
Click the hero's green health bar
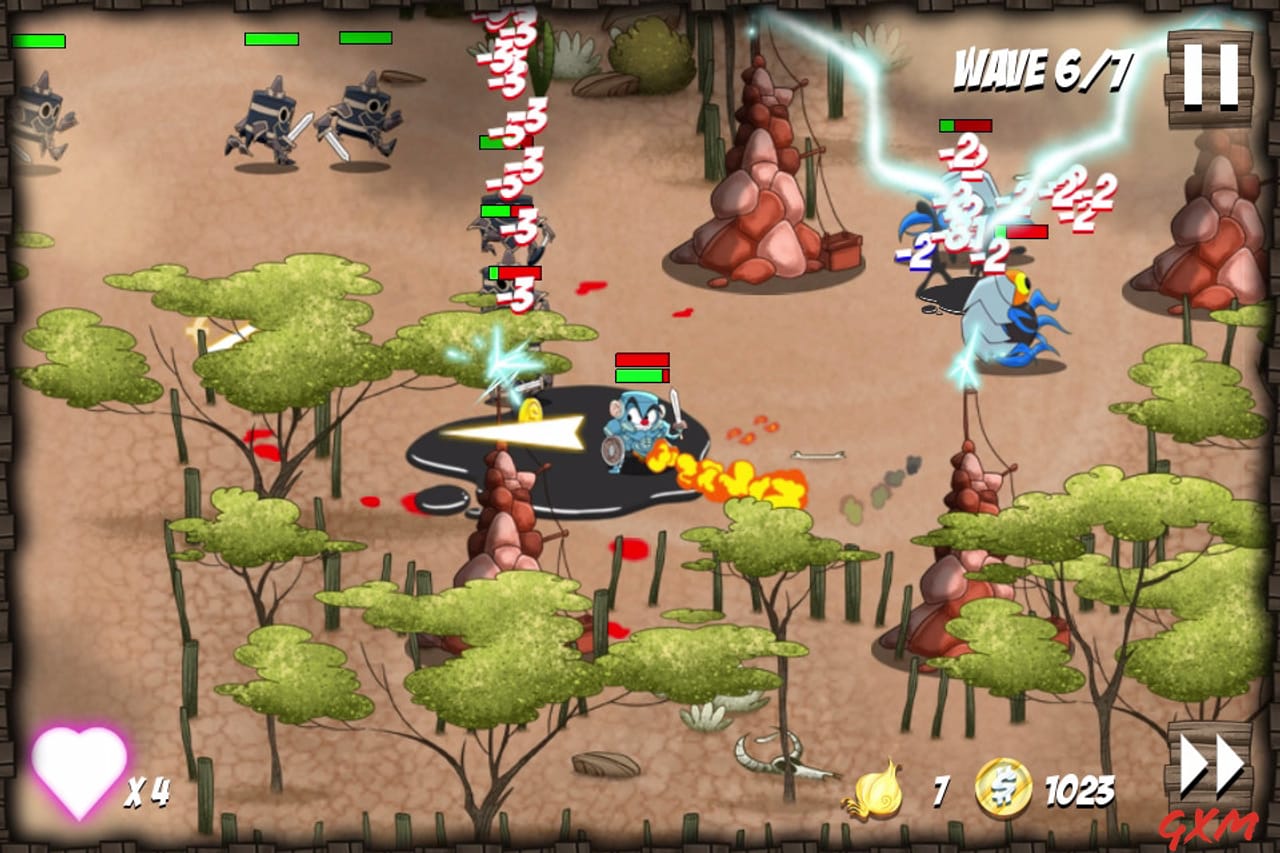tap(639, 377)
